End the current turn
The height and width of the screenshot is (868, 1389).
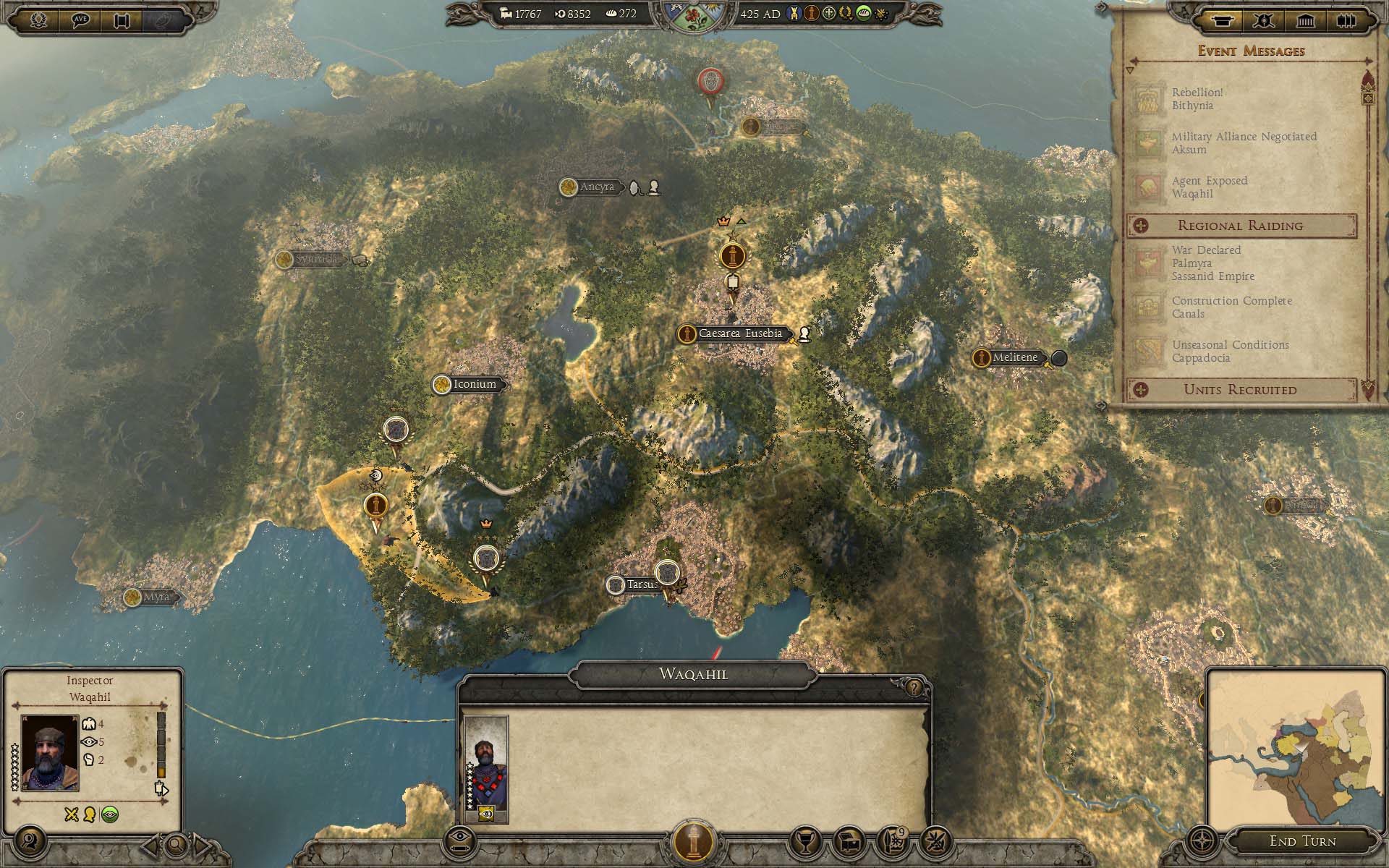(x=1302, y=841)
